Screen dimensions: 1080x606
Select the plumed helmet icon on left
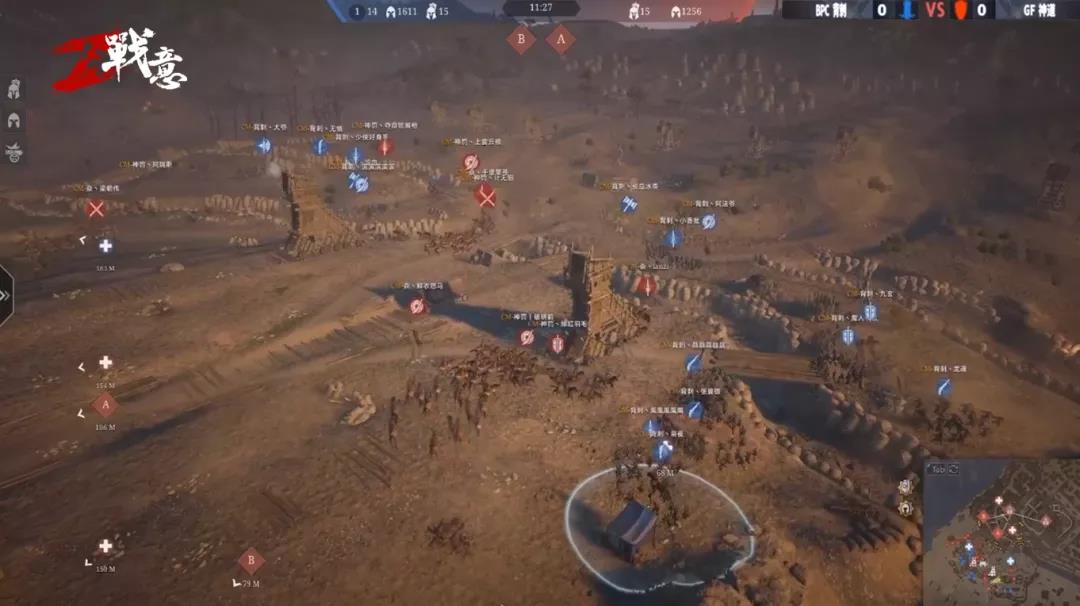point(14,89)
